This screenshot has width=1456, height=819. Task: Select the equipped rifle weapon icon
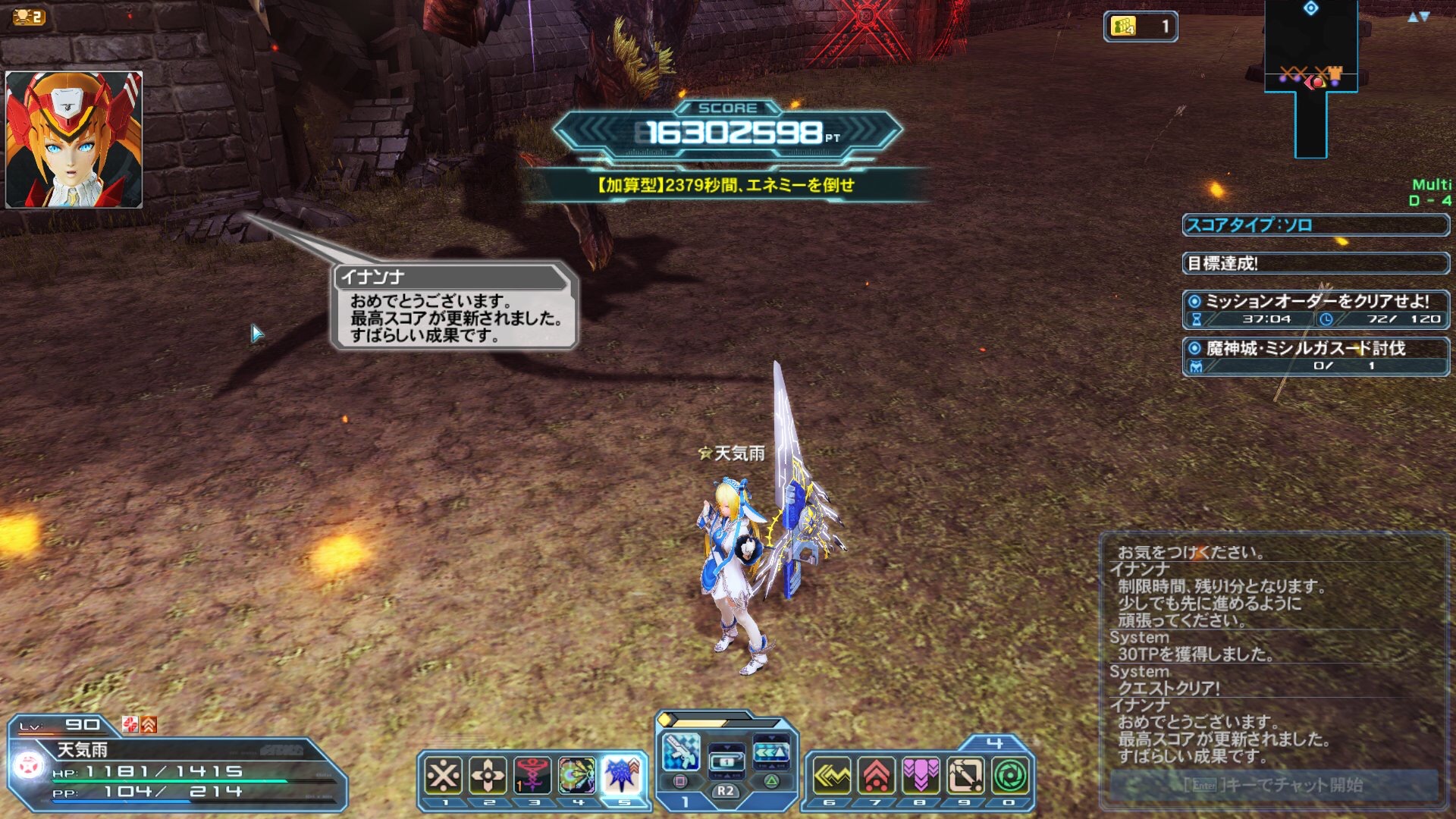point(680,752)
